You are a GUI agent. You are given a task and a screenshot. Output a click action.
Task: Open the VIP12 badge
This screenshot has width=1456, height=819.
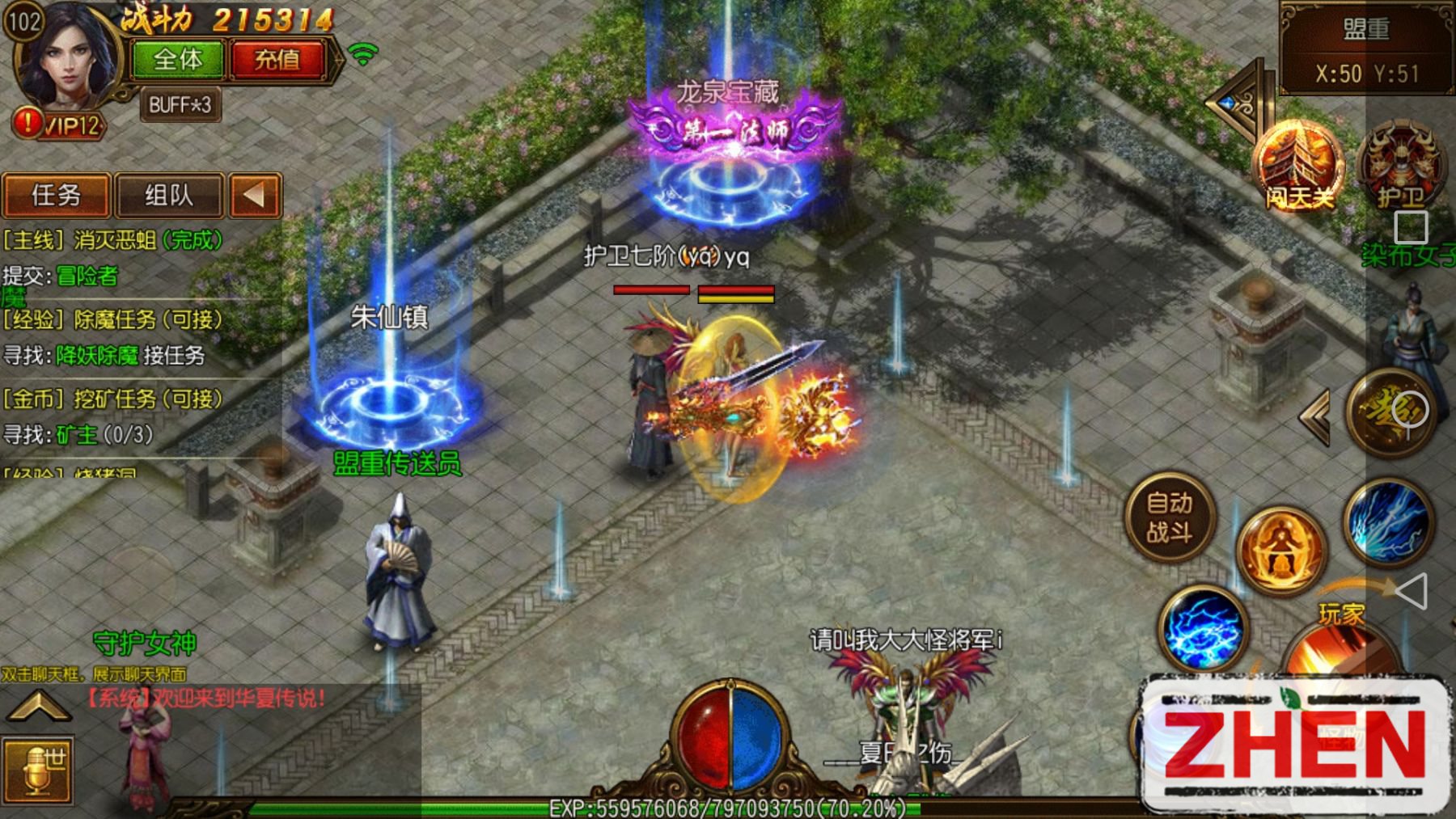[61, 125]
